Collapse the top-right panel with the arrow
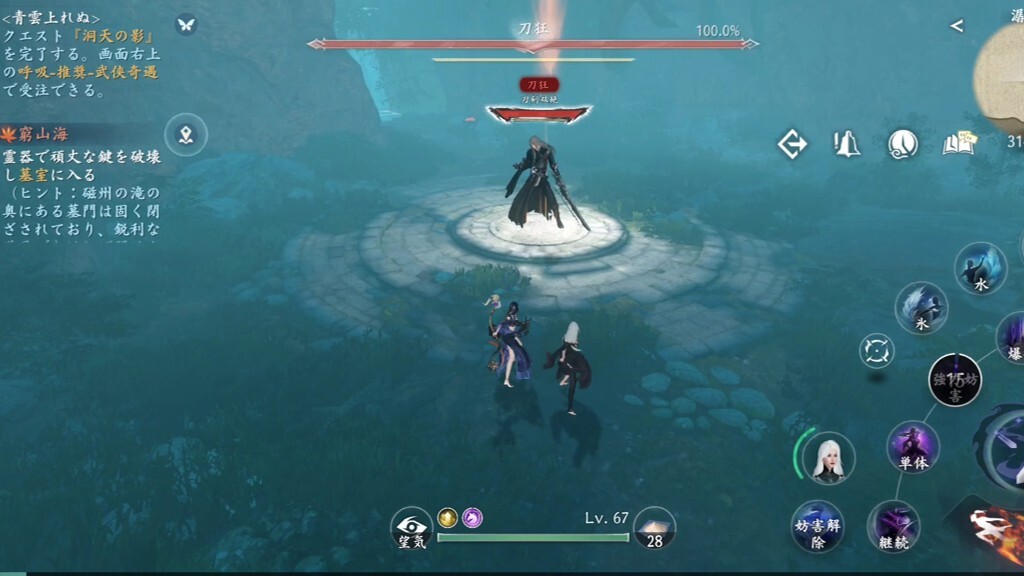 (x=956, y=26)
